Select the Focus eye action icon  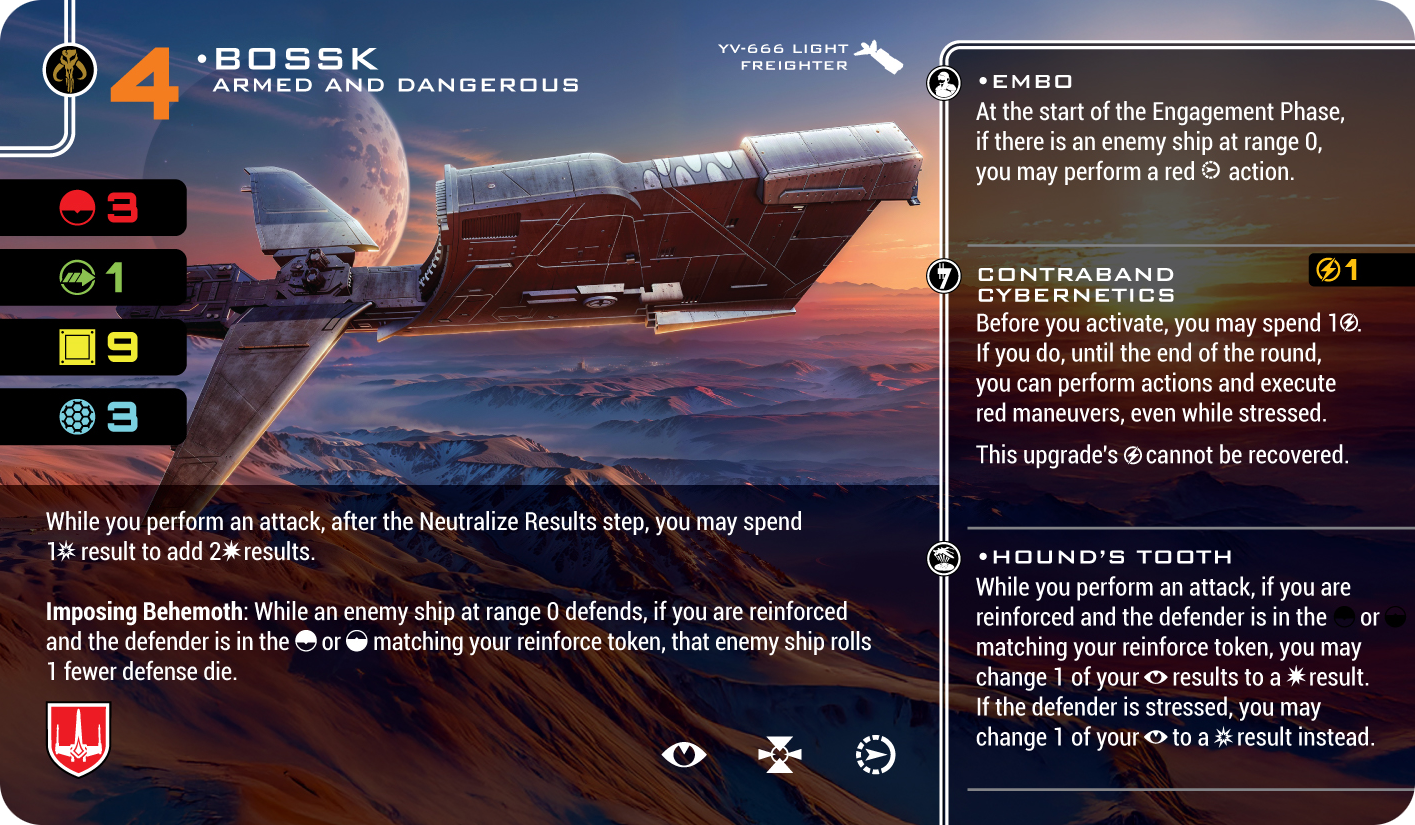tap(684, 755)
